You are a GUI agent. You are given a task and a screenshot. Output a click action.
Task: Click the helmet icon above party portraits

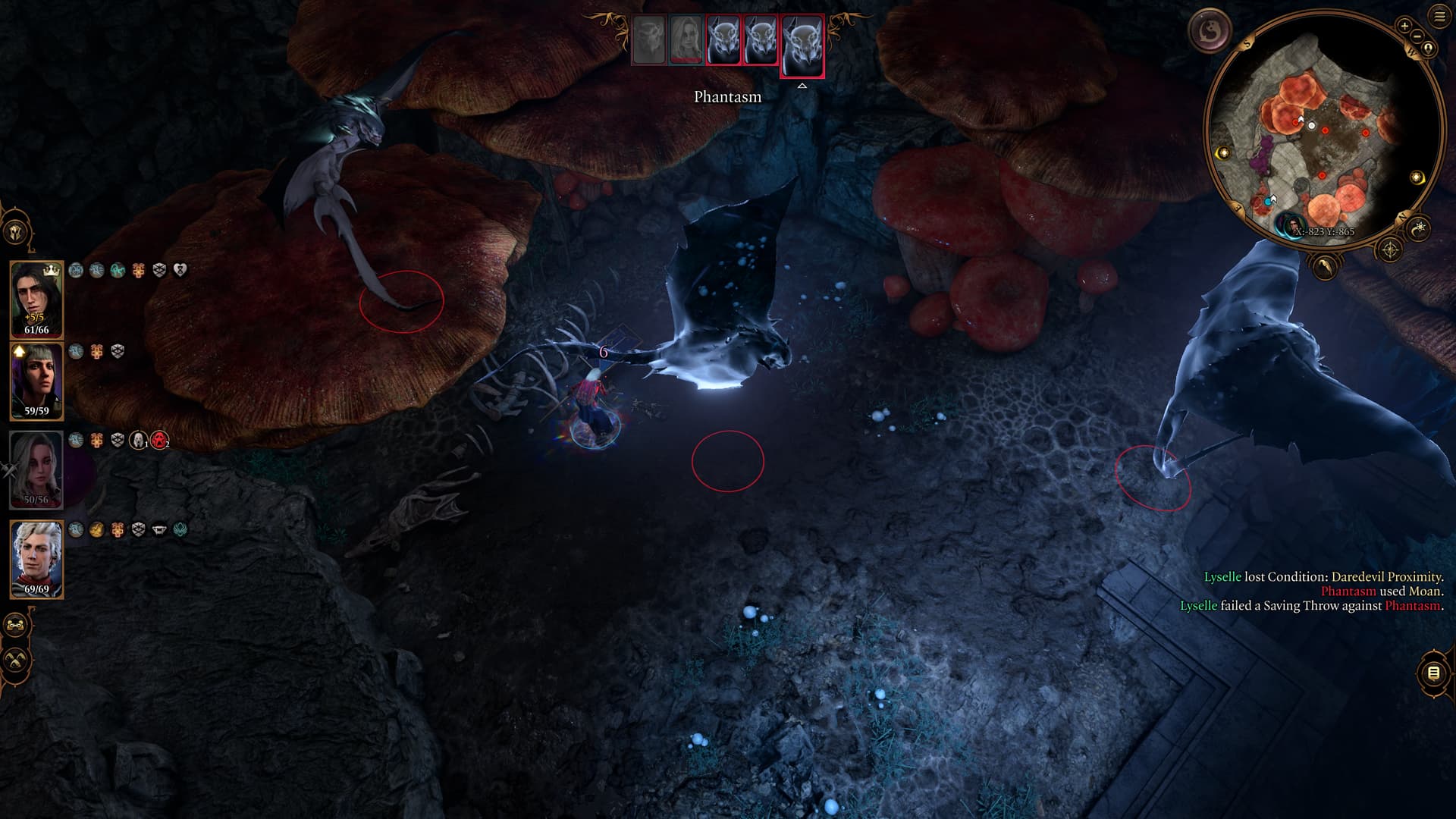16,233
